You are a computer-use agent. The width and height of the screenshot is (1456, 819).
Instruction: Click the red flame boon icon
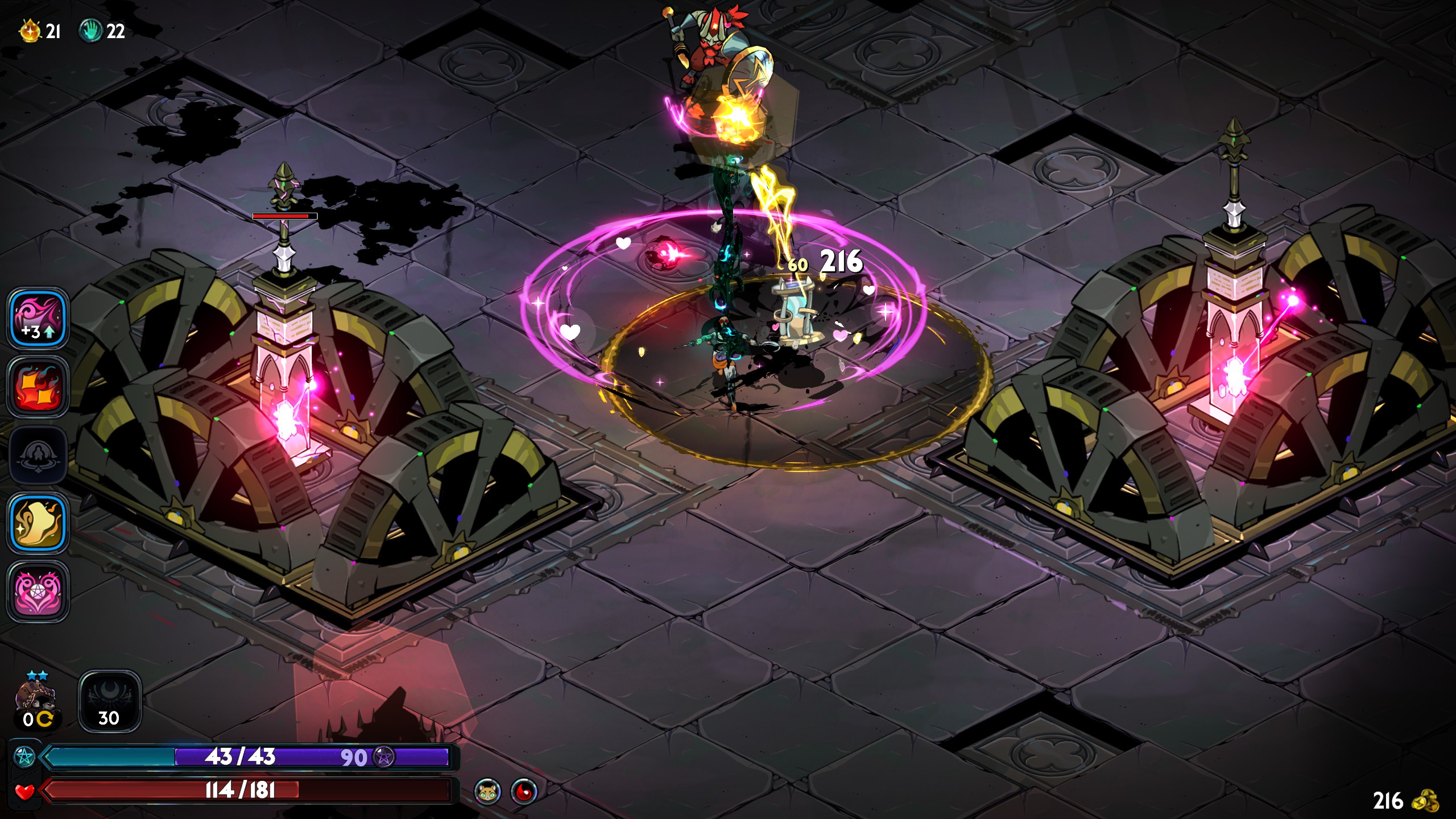[38, 387]
